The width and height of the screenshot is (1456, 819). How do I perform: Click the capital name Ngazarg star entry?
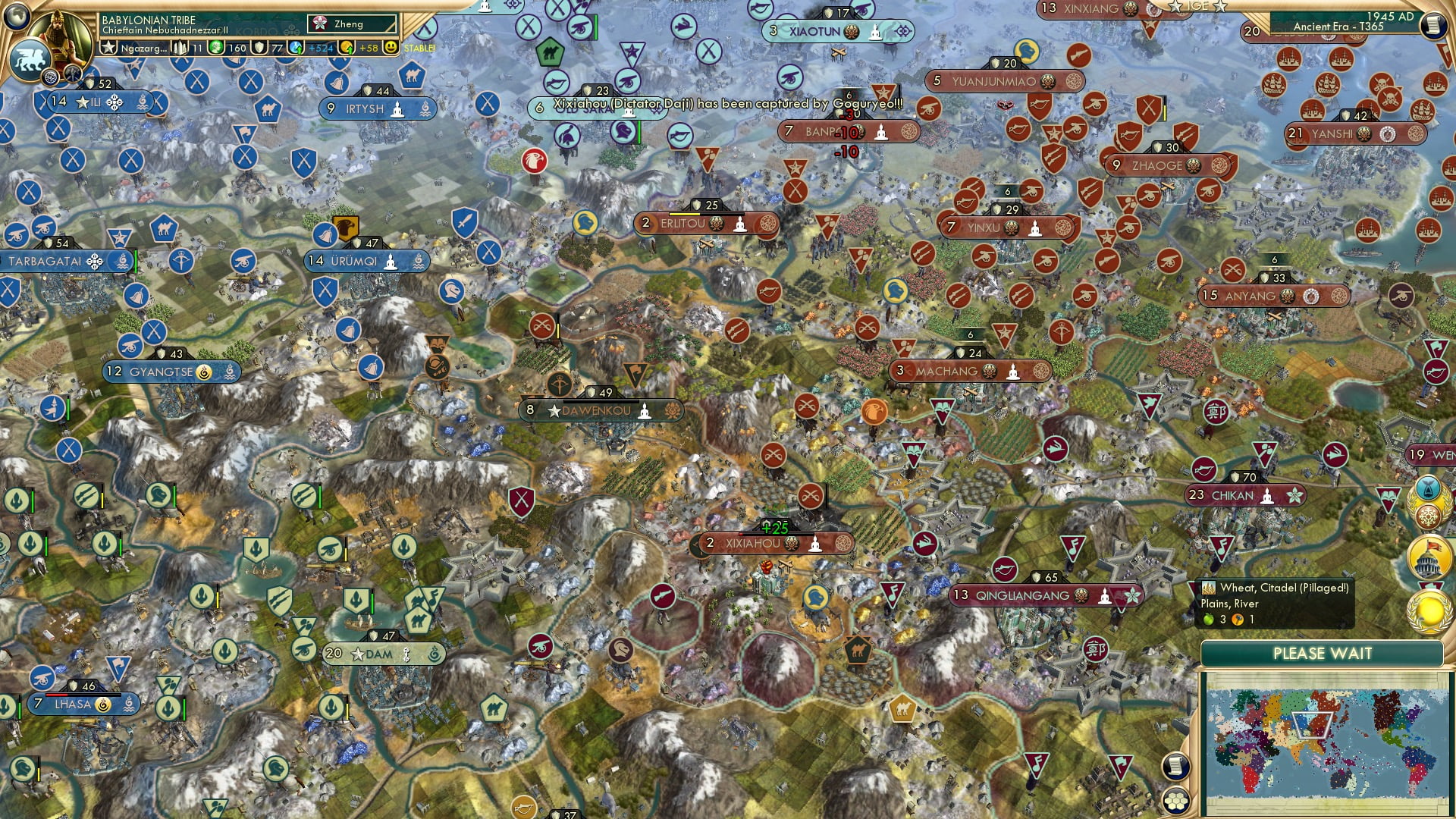point(136,48)
